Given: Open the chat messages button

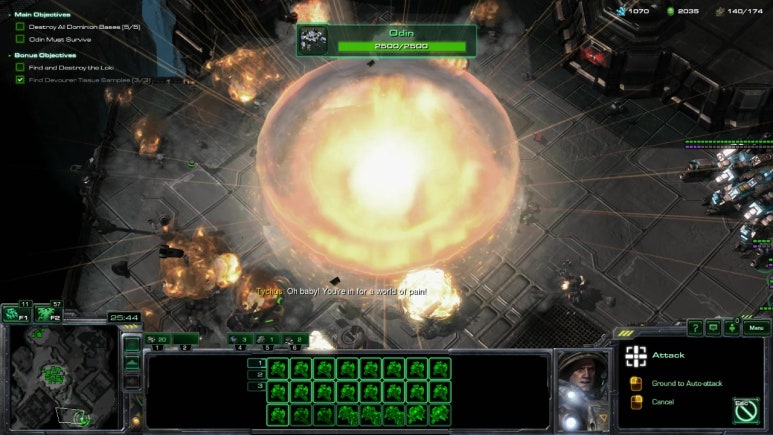Looking at the screenshot, I should click(x=713, y=327).
